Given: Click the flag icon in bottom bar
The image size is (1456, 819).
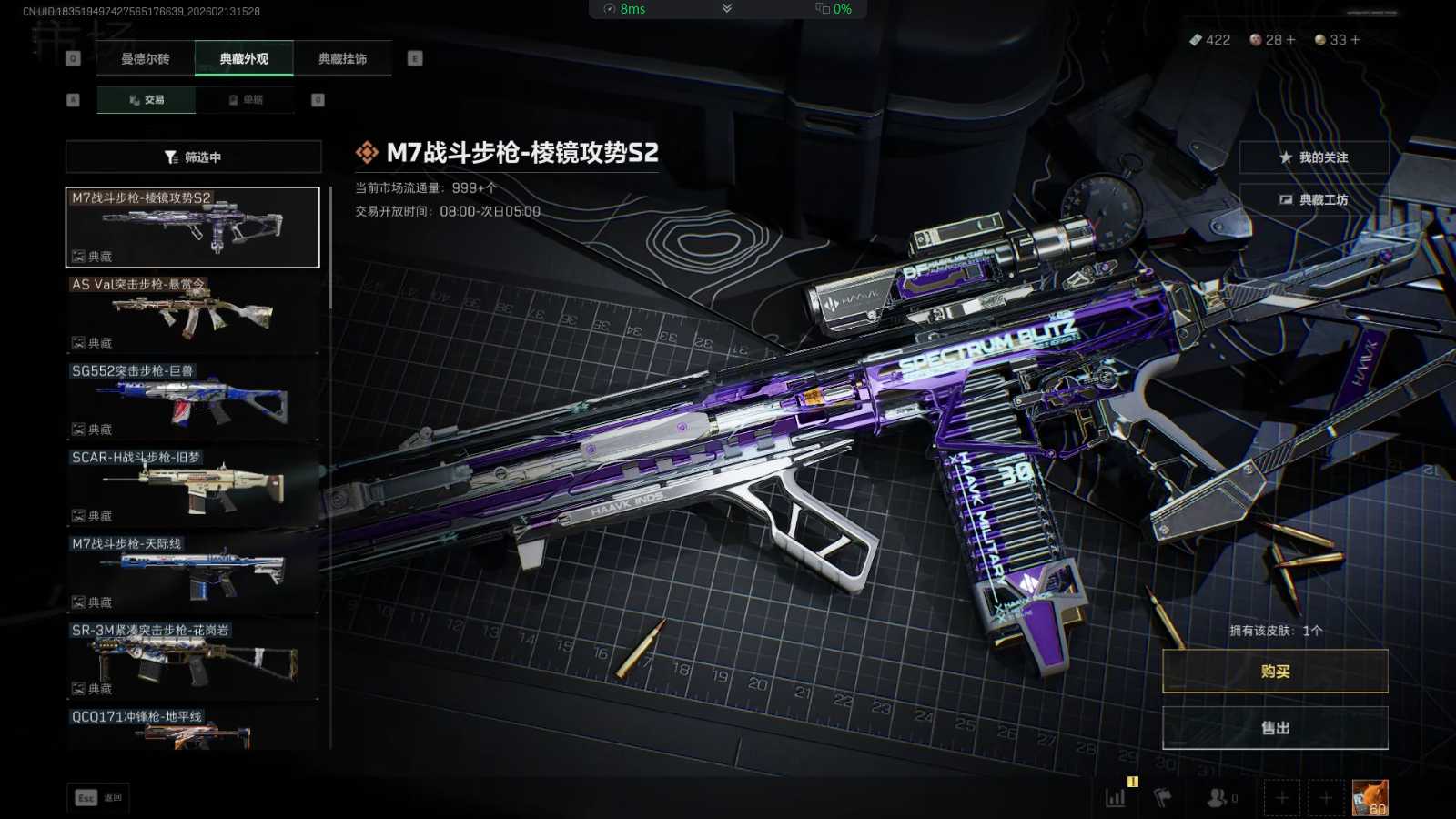Looking at the screenshot, I should pos(1162,798).
